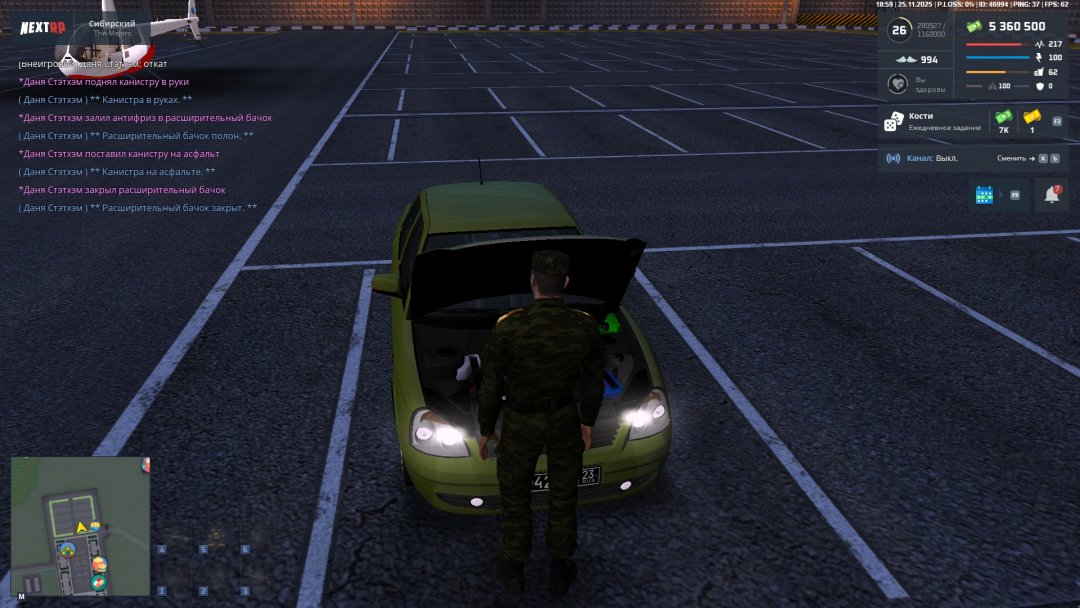
Task: Click the chat log message area
Action: tap(140, 135)
